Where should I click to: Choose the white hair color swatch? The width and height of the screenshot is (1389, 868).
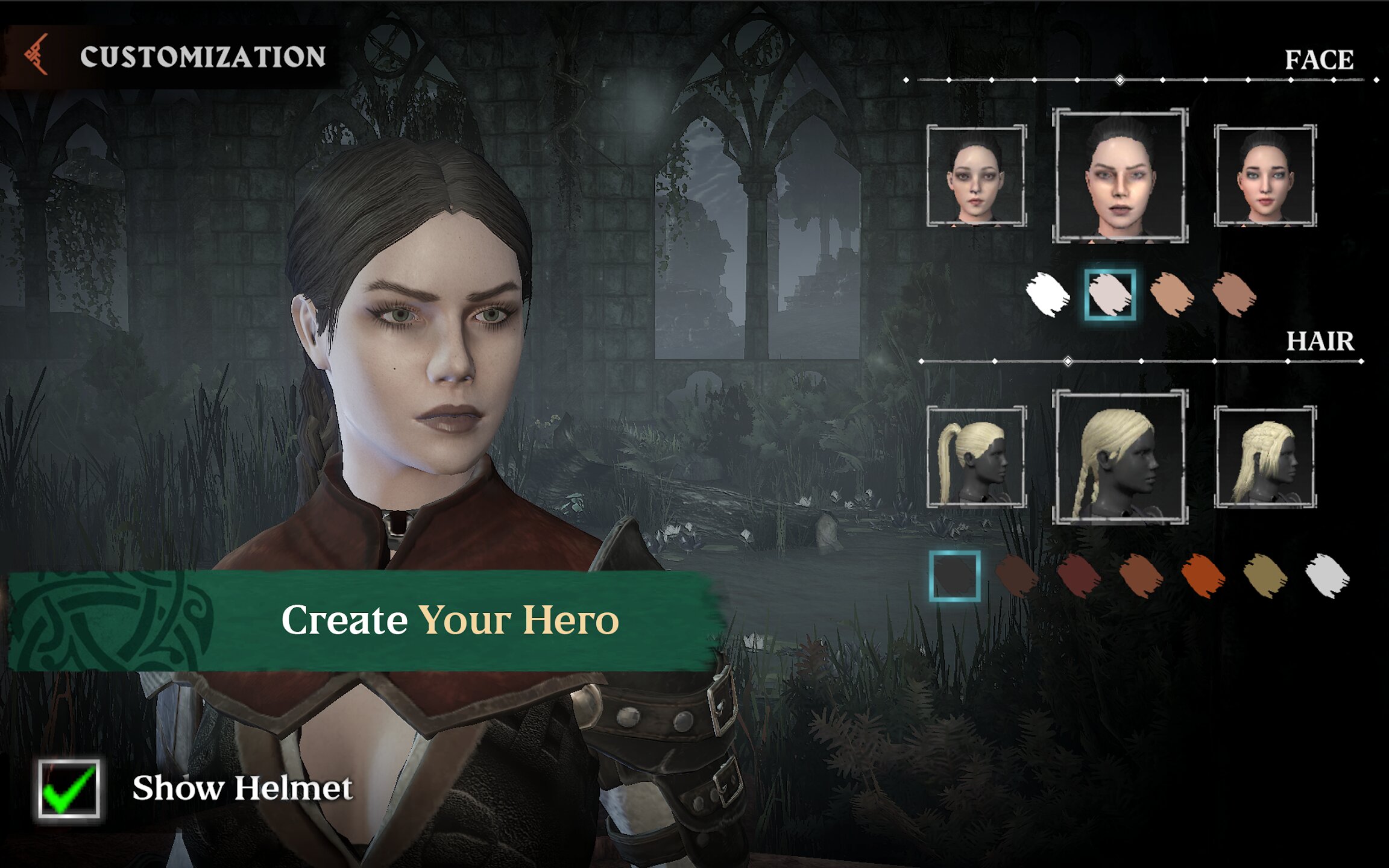(1328, 576)
